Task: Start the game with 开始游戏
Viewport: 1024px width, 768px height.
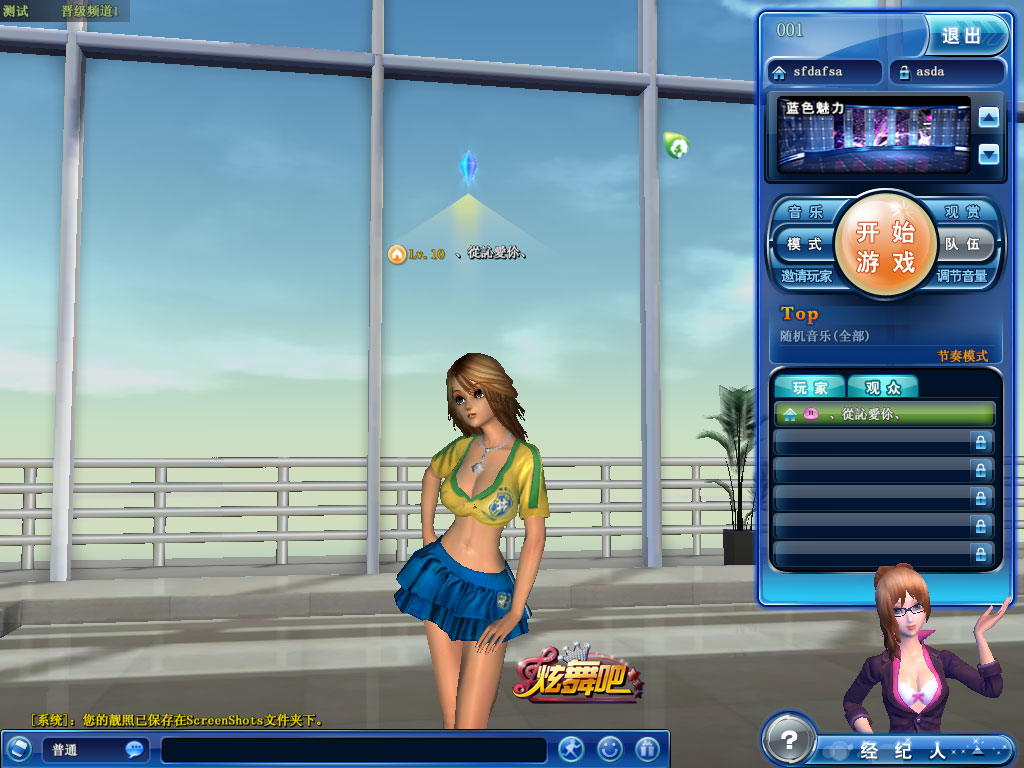Action: [x=885, y=246]
